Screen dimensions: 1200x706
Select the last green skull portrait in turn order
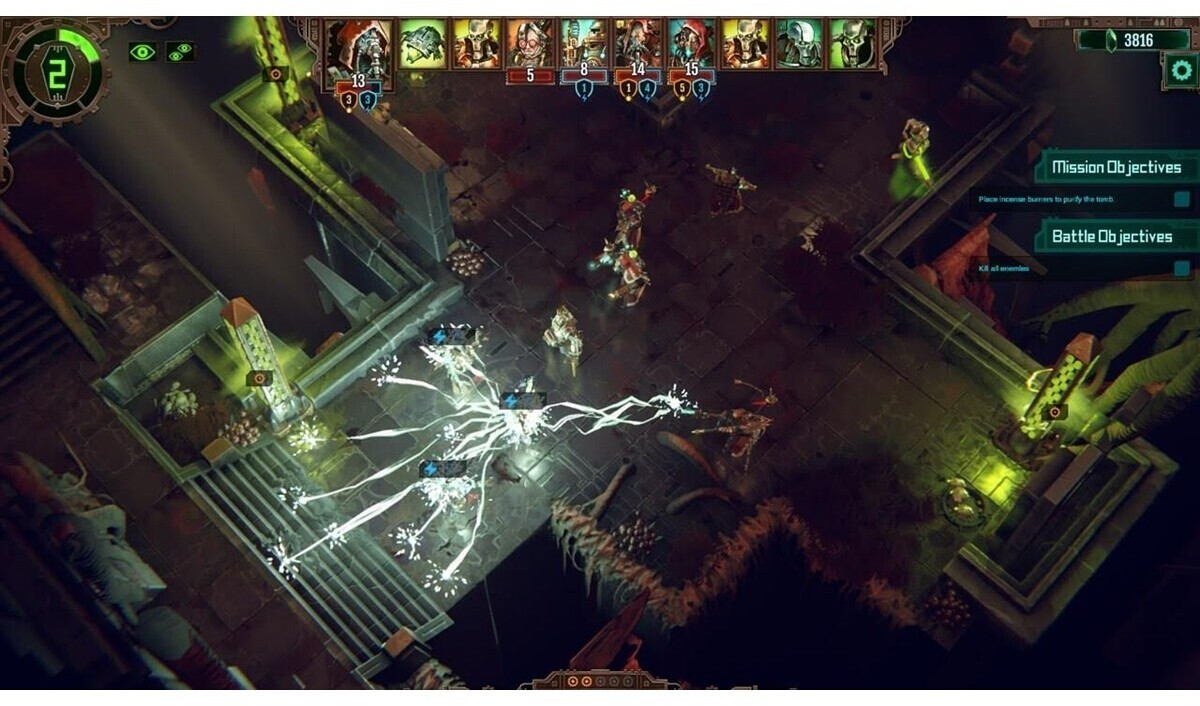point(852,45)
